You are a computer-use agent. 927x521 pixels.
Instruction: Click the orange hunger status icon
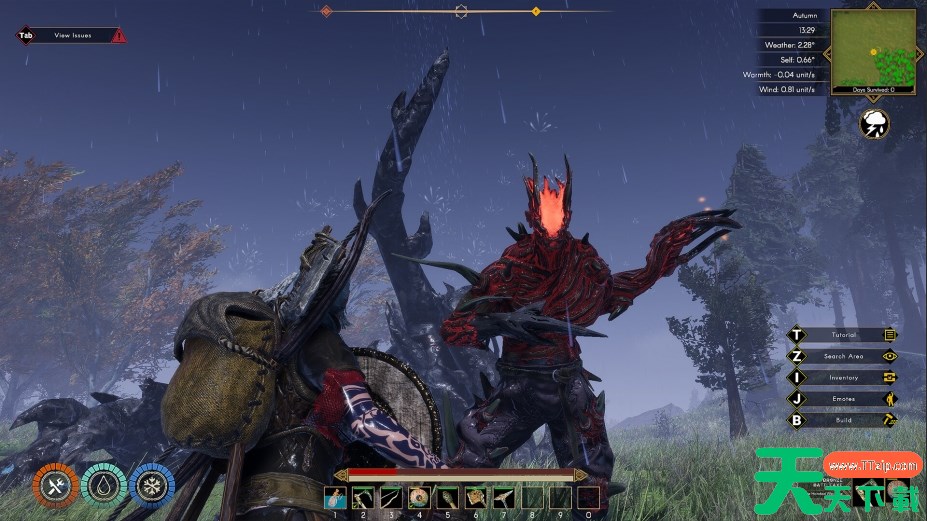click(54, 487)
